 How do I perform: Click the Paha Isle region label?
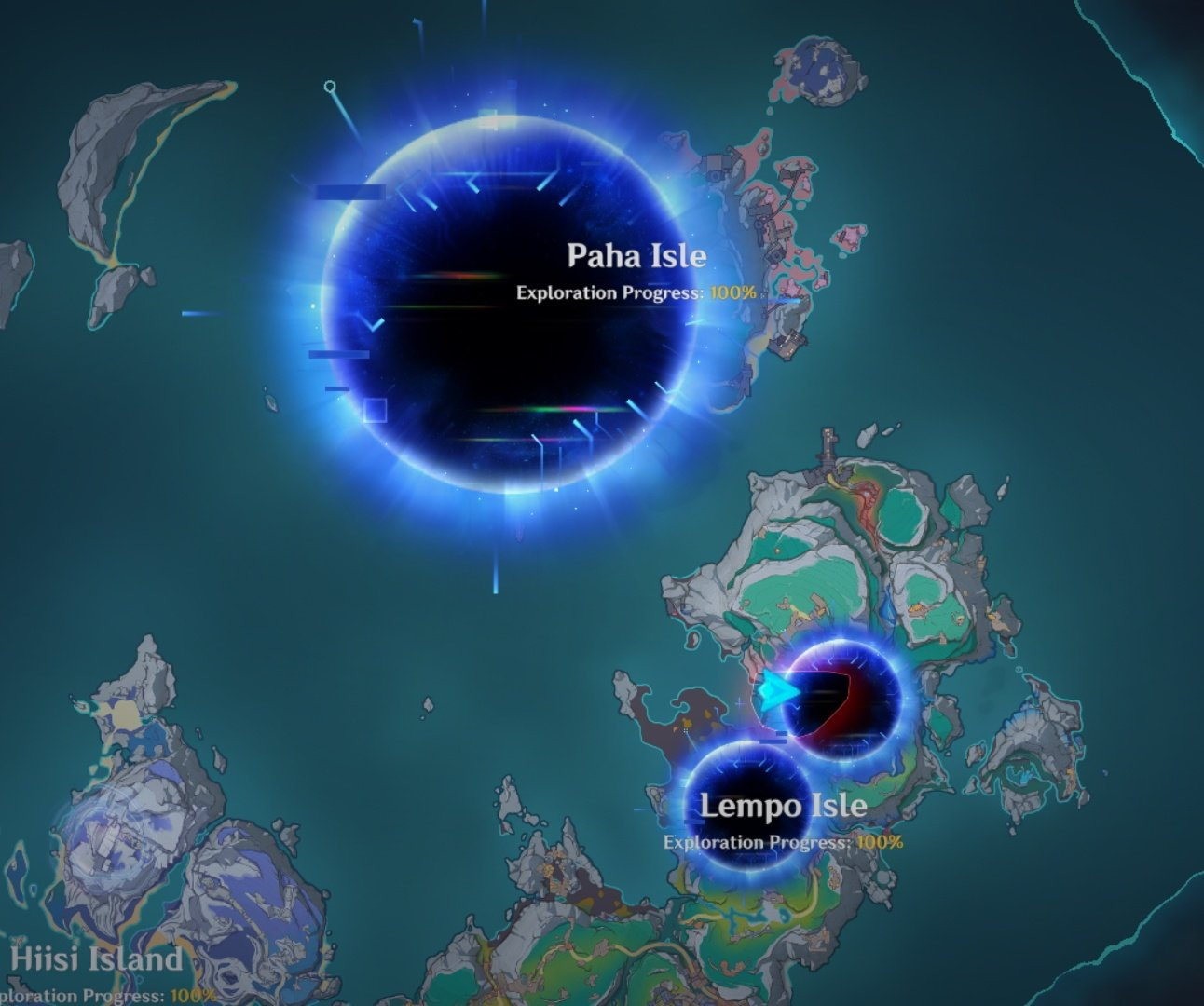[637, 256]
